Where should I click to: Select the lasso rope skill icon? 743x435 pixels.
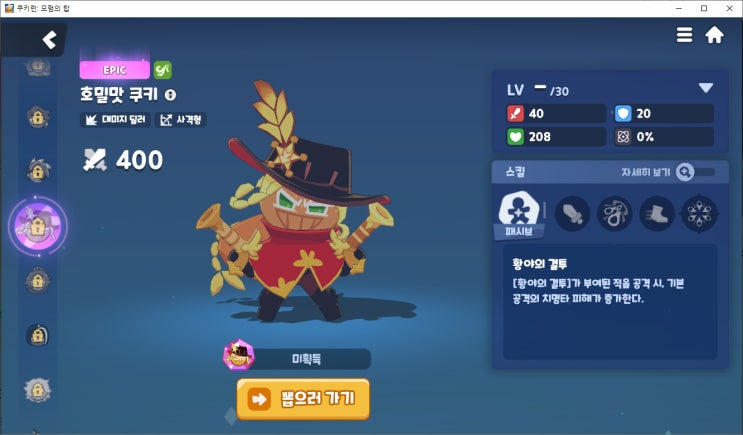(614, 213)
